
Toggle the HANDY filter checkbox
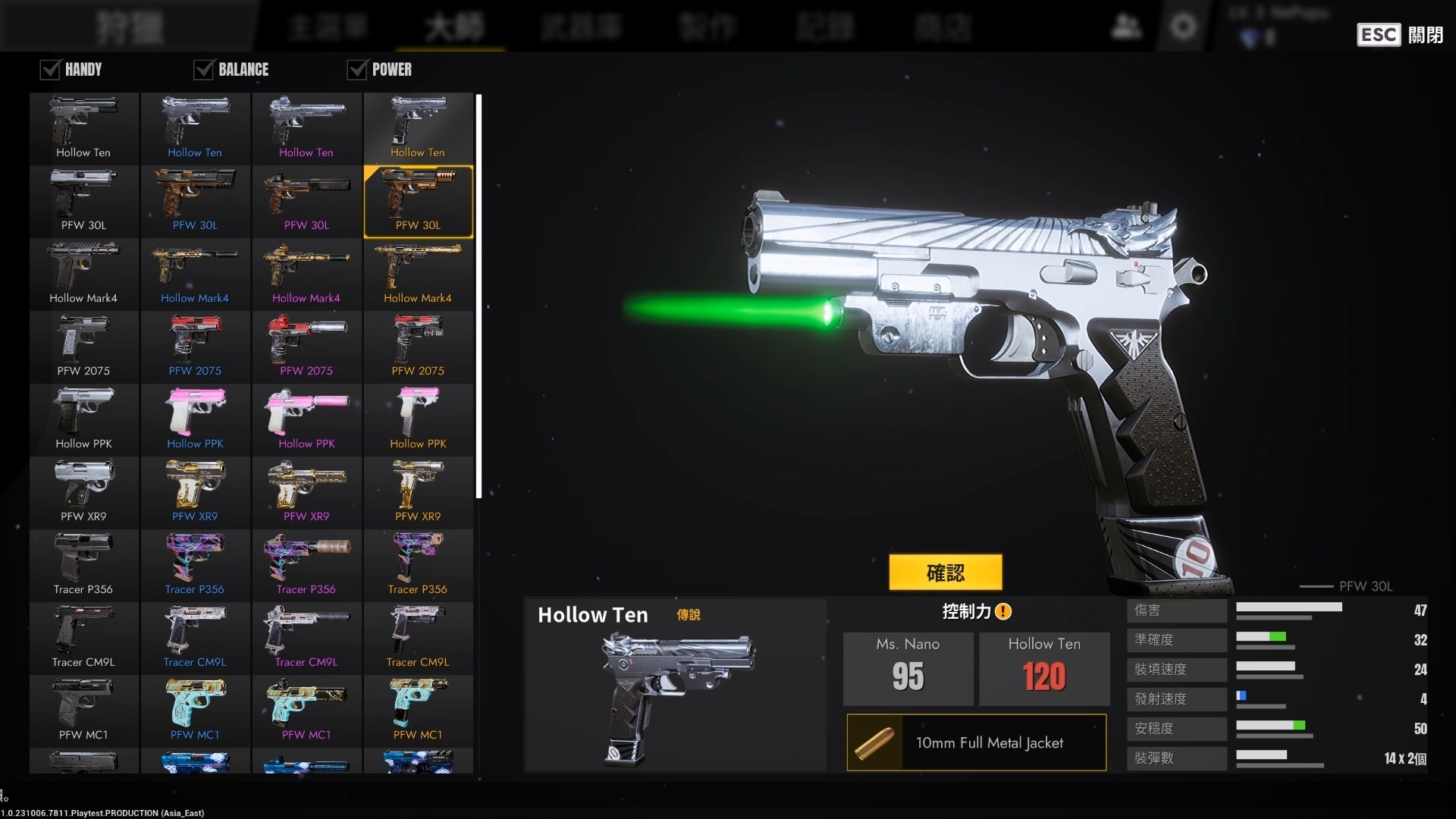pos(50,70)
